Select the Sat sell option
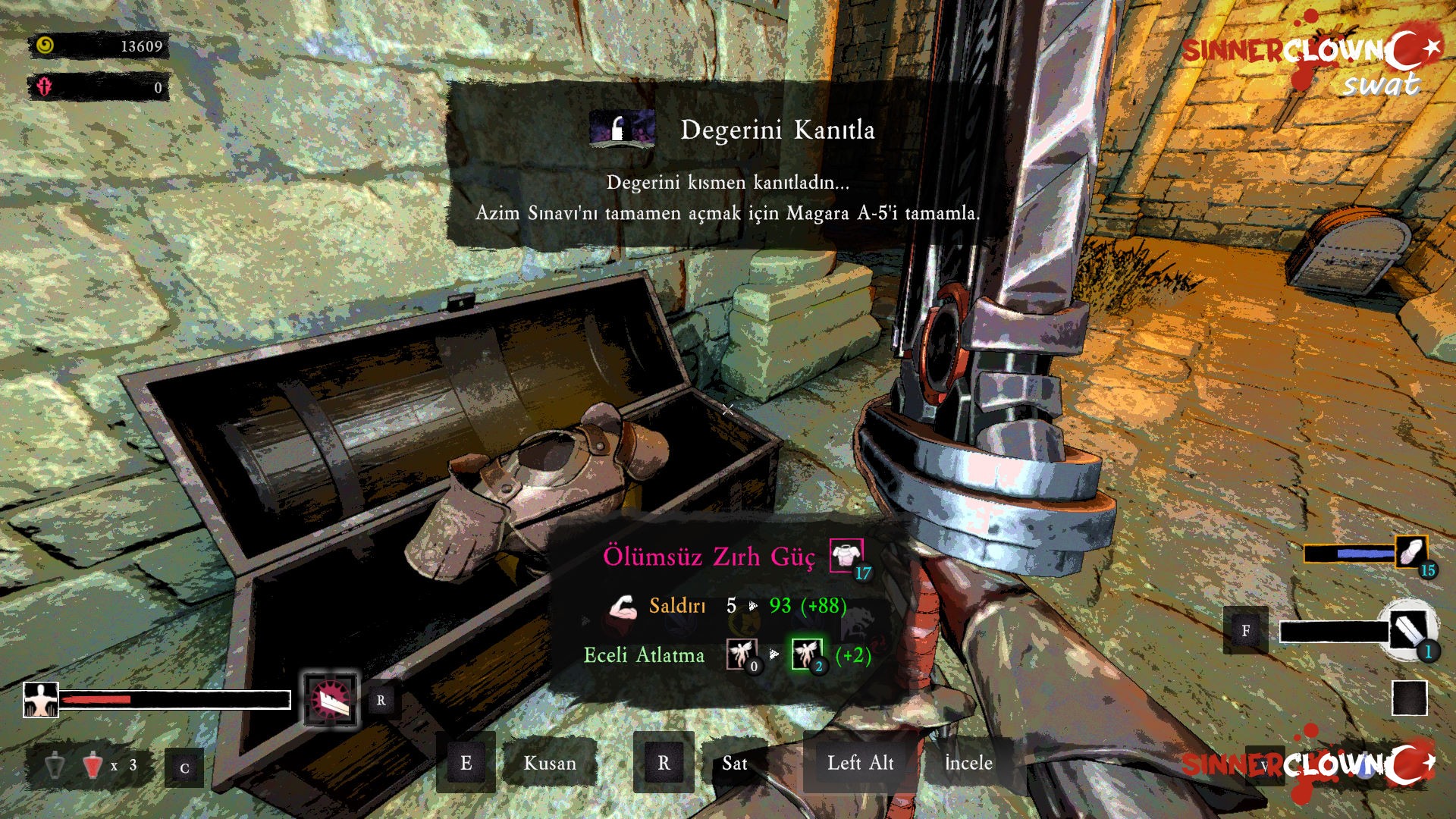1456x819 pixels. 734,763
